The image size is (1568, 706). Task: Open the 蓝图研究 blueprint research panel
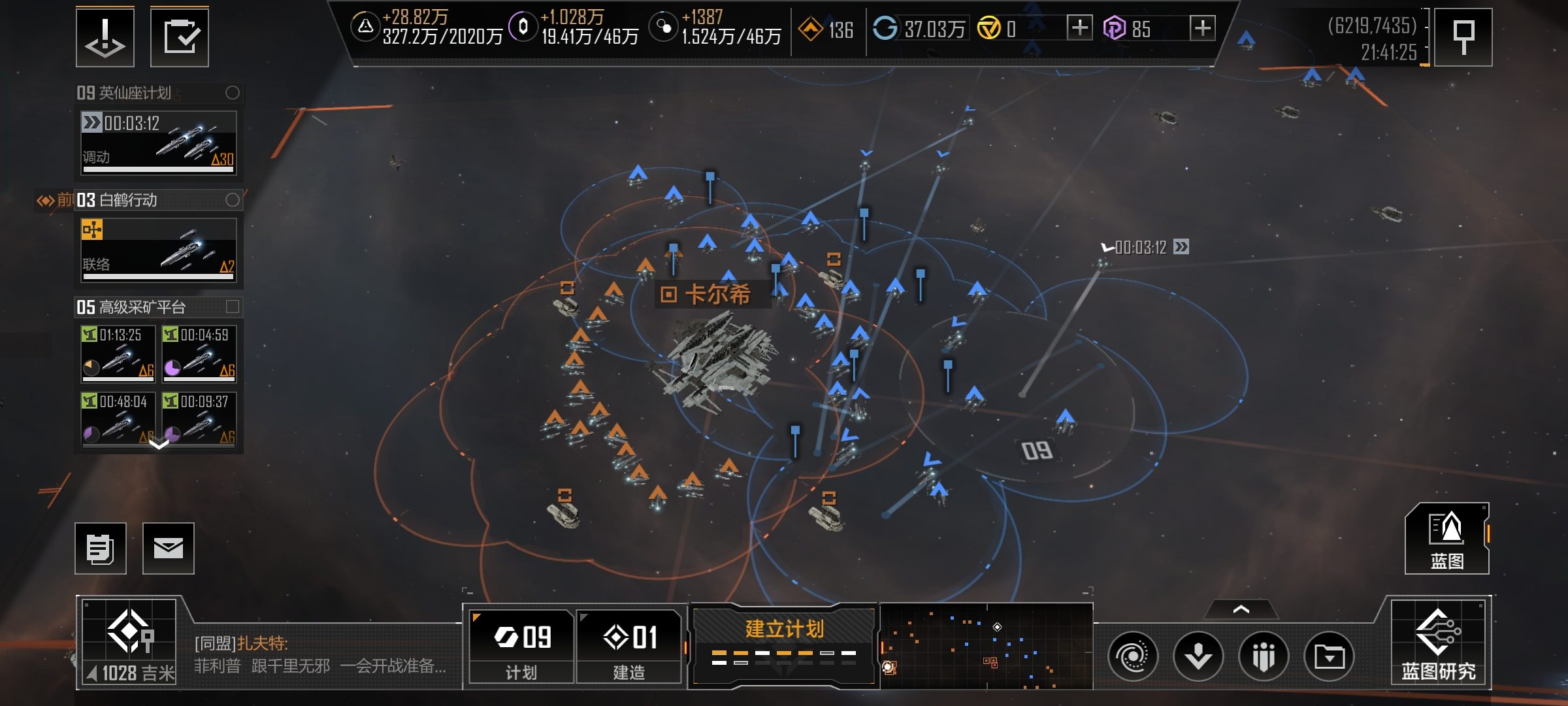point(1439,643)
